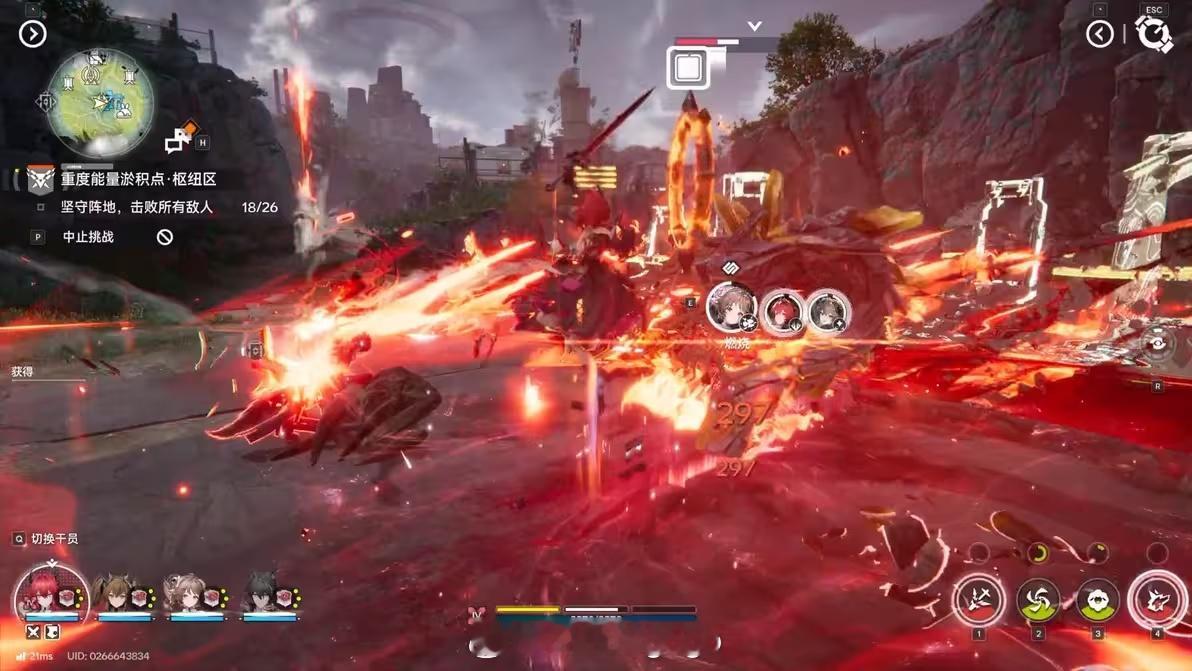Screen dimensions: 1192x671
Task: Expand the top-left arrow menu button
Action: coord(32,35)
